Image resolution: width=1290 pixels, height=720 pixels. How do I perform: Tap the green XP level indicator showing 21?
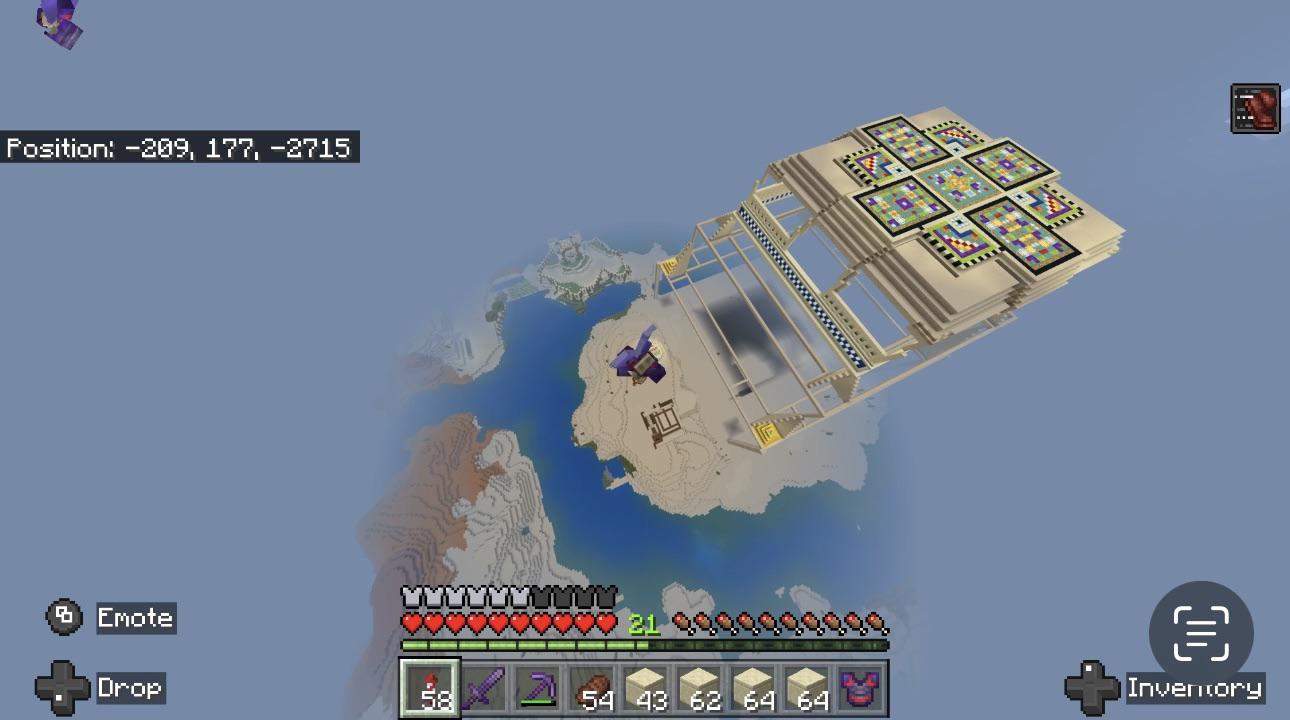646,621
